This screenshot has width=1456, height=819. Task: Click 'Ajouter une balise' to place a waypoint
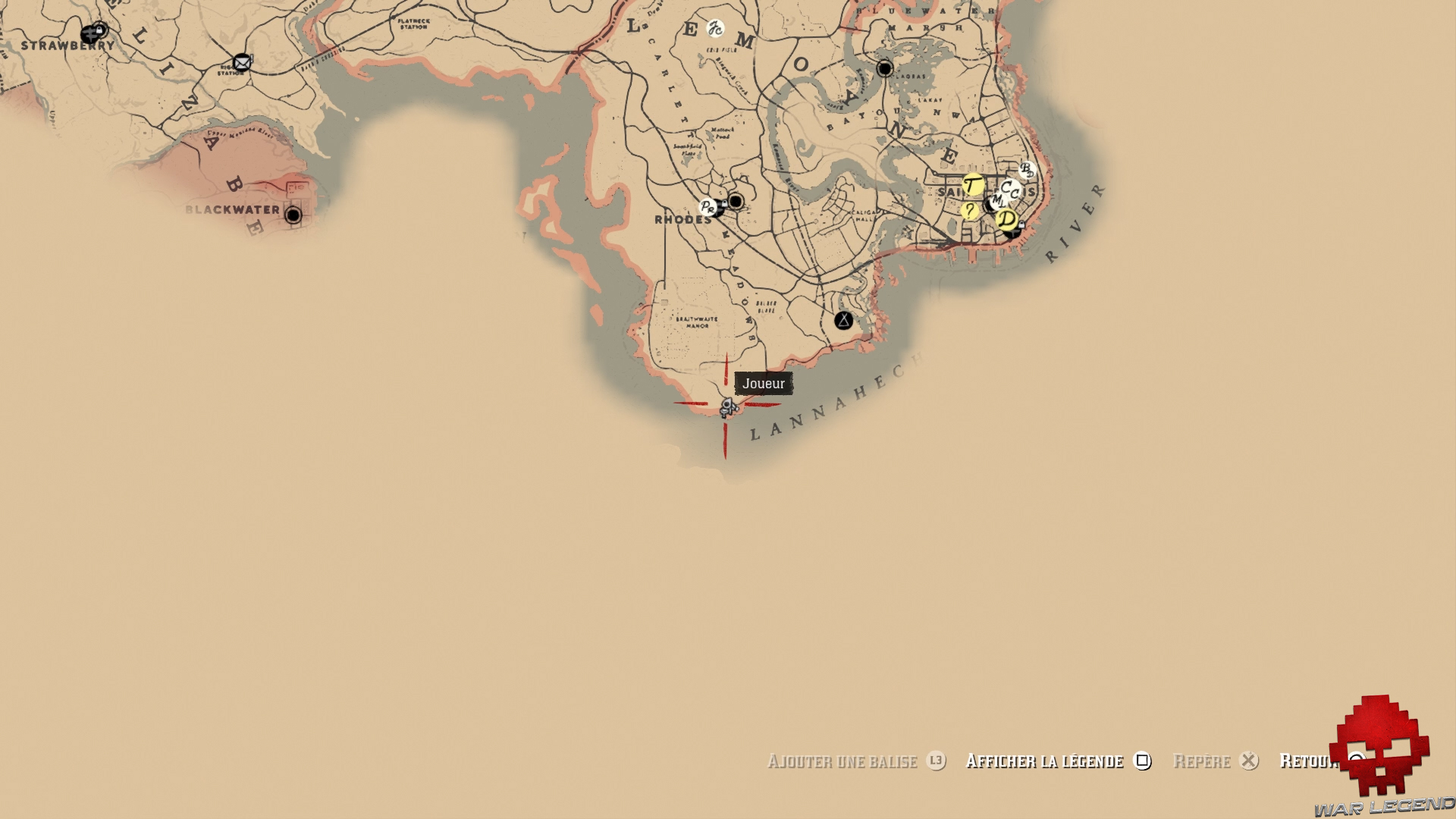842,761
